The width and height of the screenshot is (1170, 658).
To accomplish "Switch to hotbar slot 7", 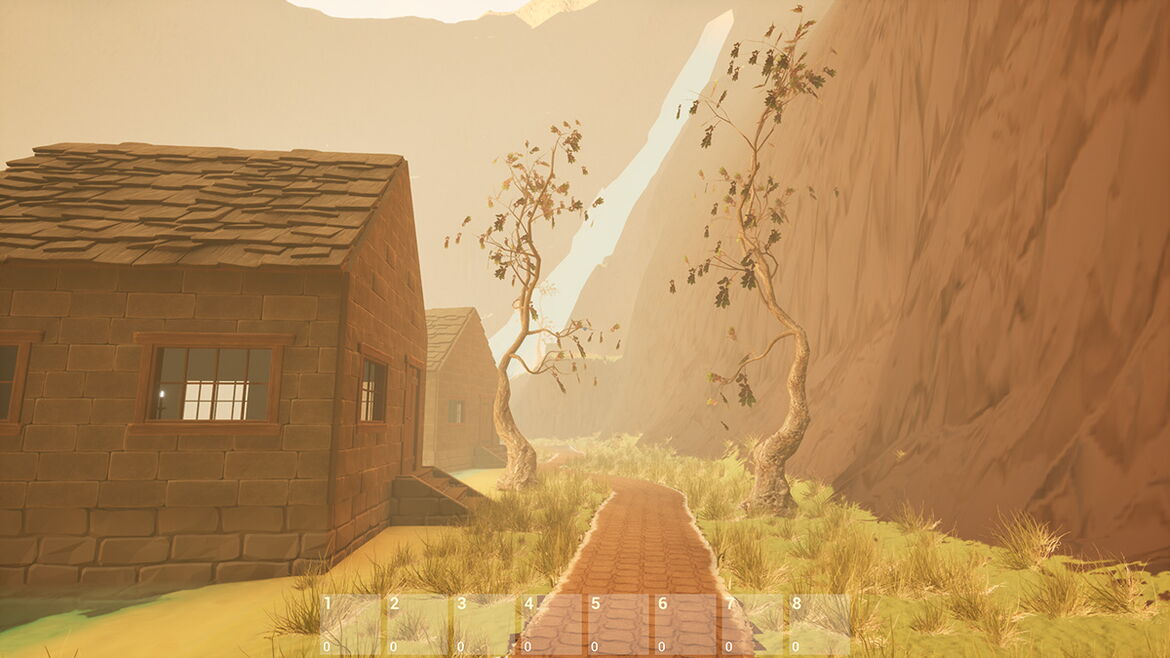I will [752, 625].
